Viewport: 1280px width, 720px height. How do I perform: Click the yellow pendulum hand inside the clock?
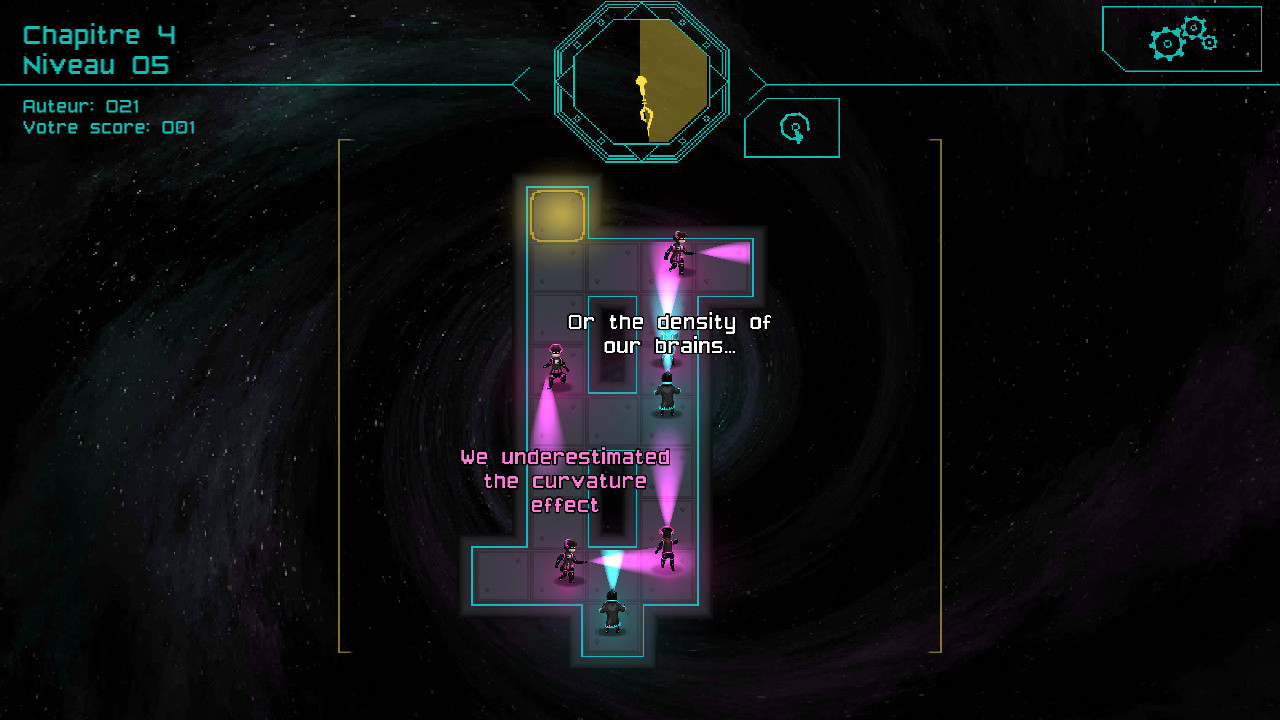[644, 105]
